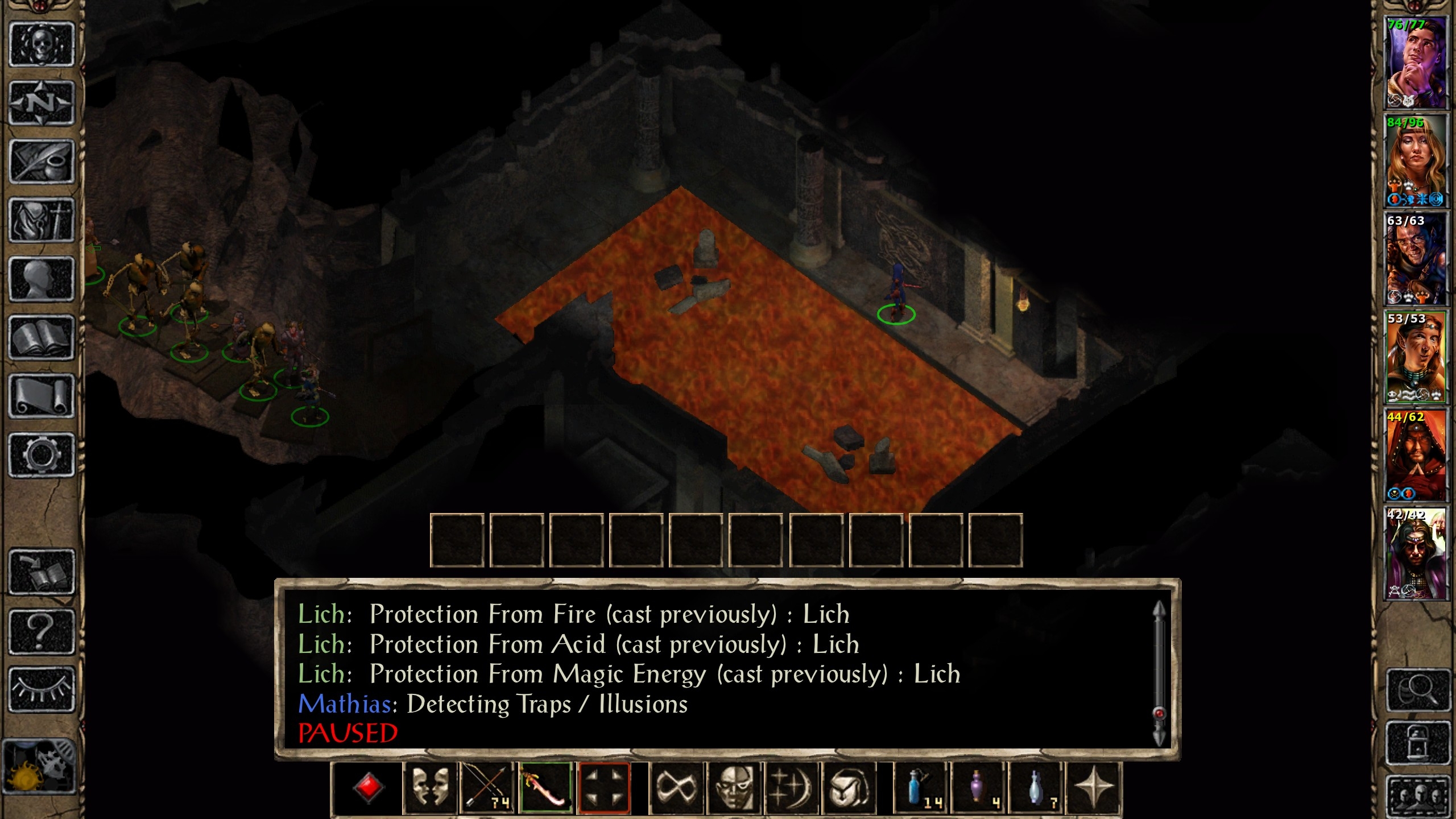Click the red gem button on the action bar
Screen dimensions: 1456x819
point(368,788)
